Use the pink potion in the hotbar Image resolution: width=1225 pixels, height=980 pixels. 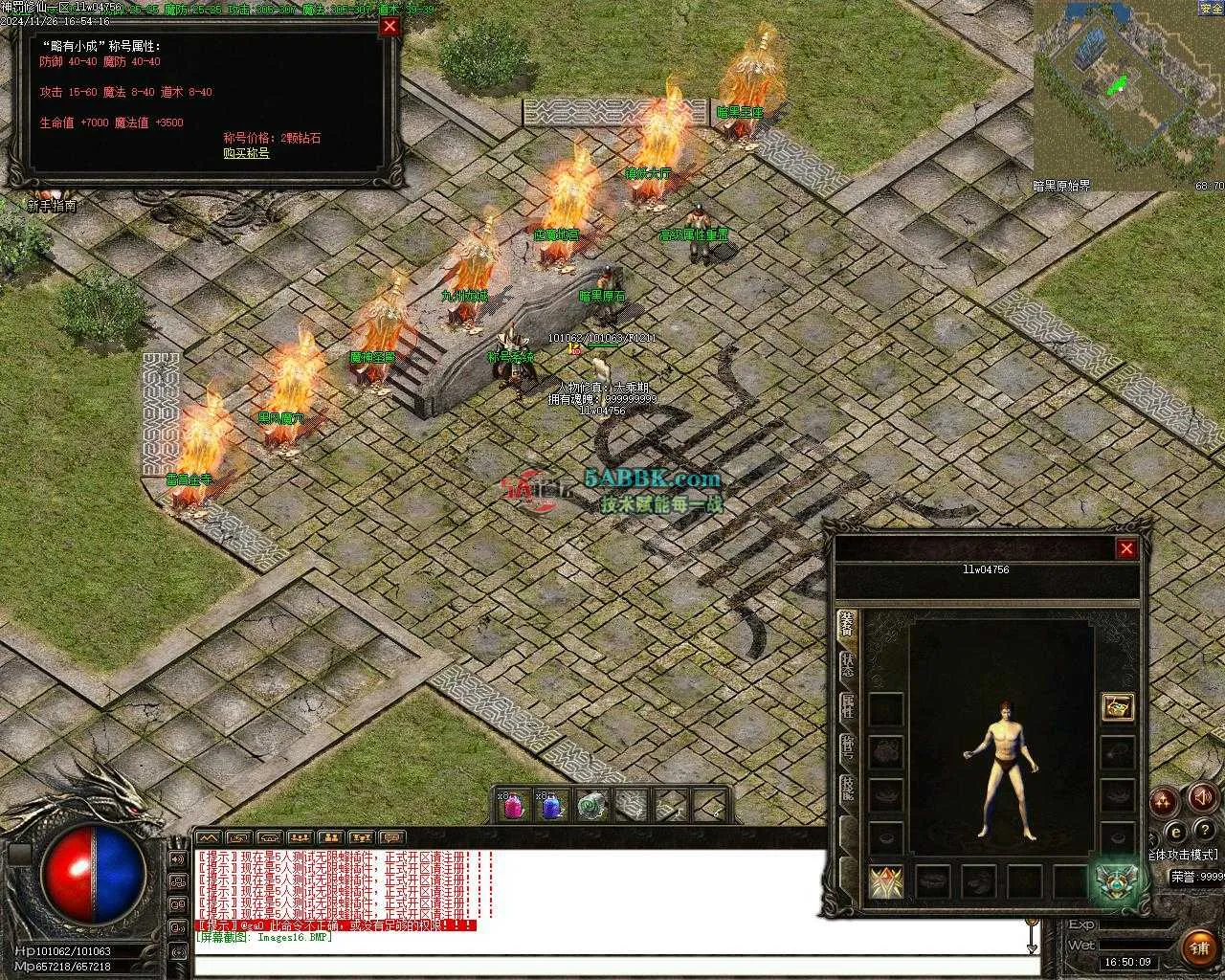tap(513, 806)
